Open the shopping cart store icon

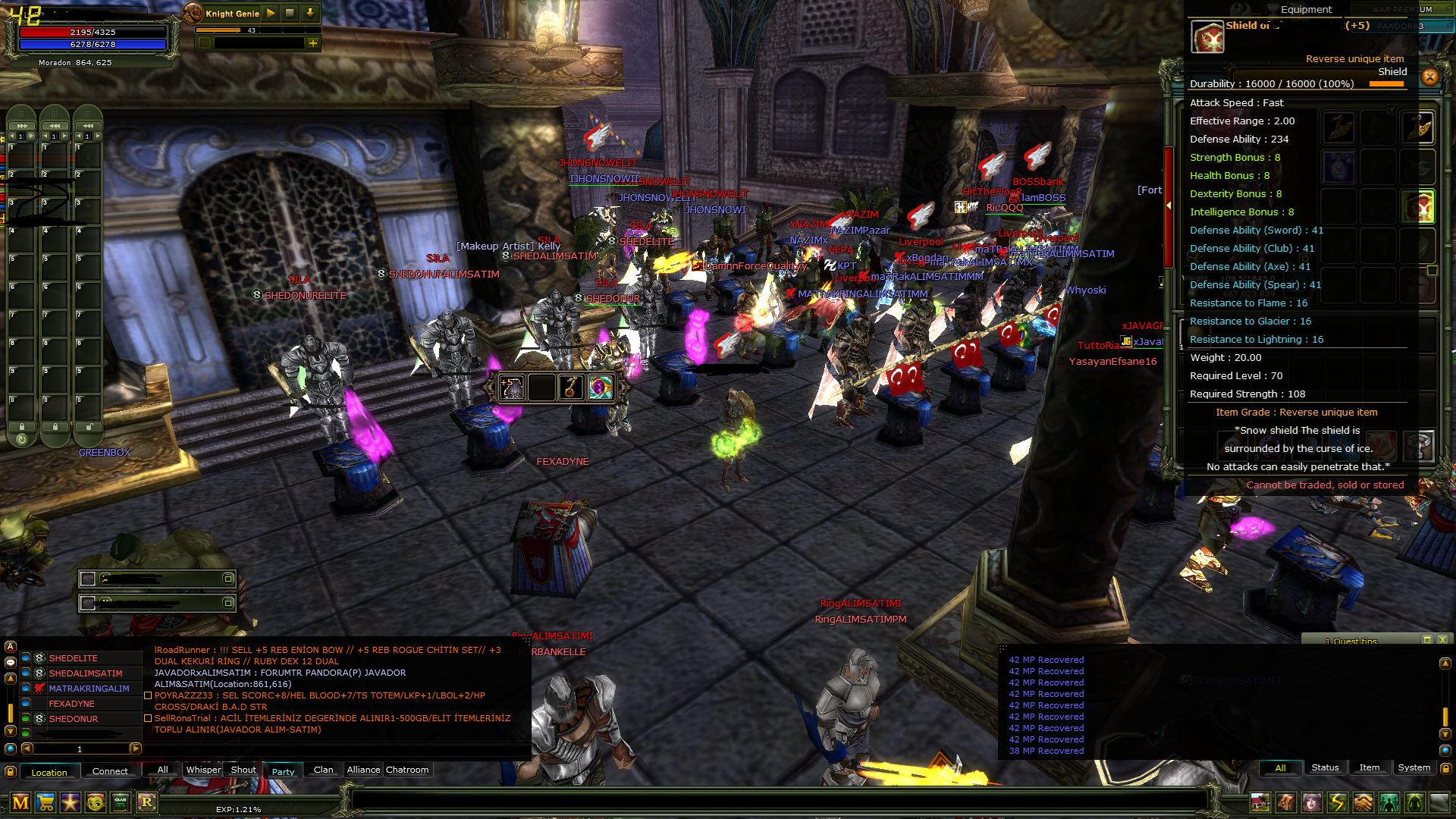[x=45, y=802]
